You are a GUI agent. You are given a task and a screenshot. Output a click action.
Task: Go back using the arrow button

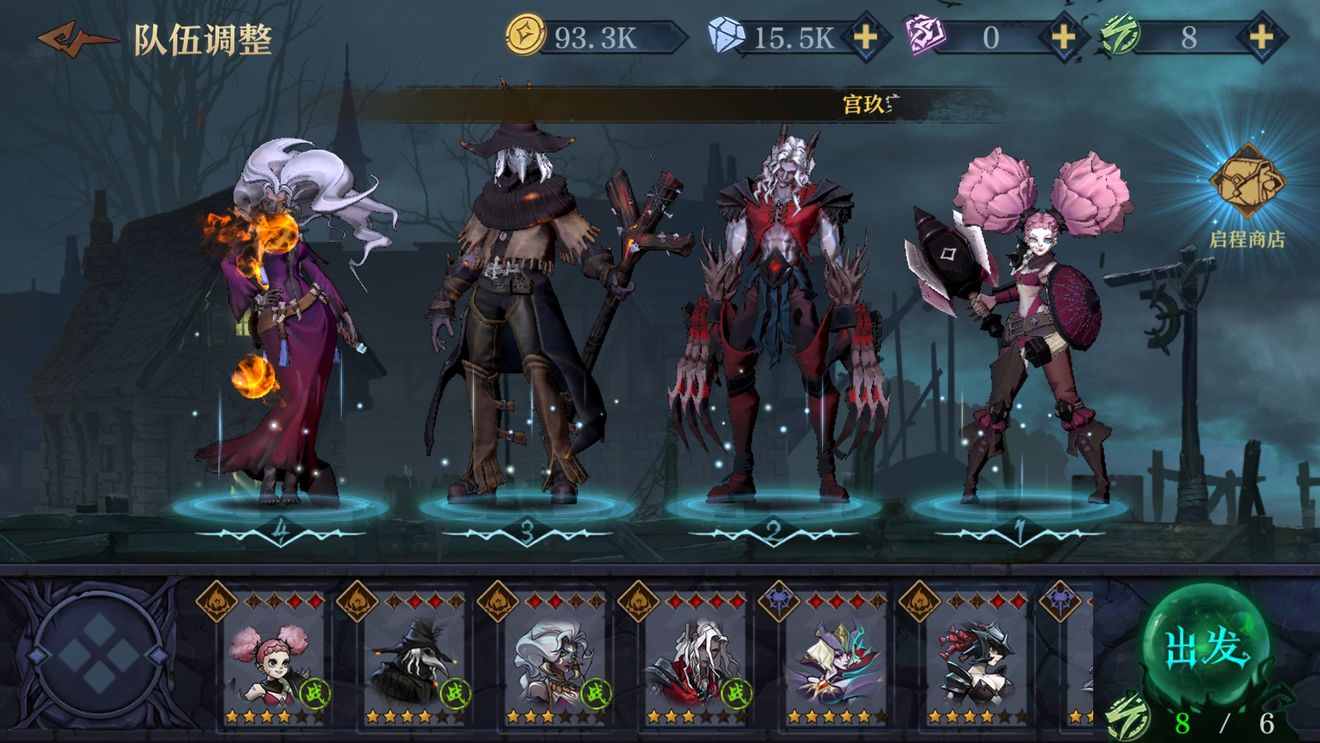(74, 39)
